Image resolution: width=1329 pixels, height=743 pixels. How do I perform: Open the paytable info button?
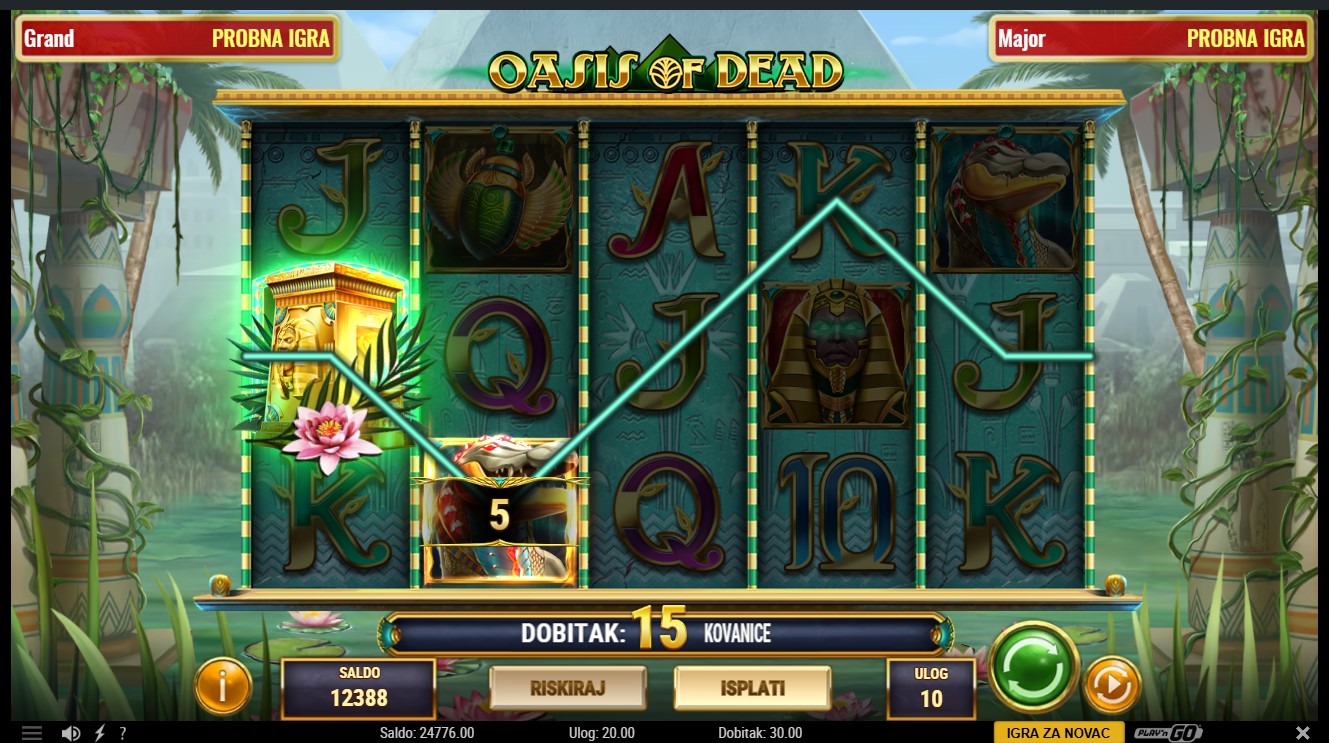pos(223,686)
